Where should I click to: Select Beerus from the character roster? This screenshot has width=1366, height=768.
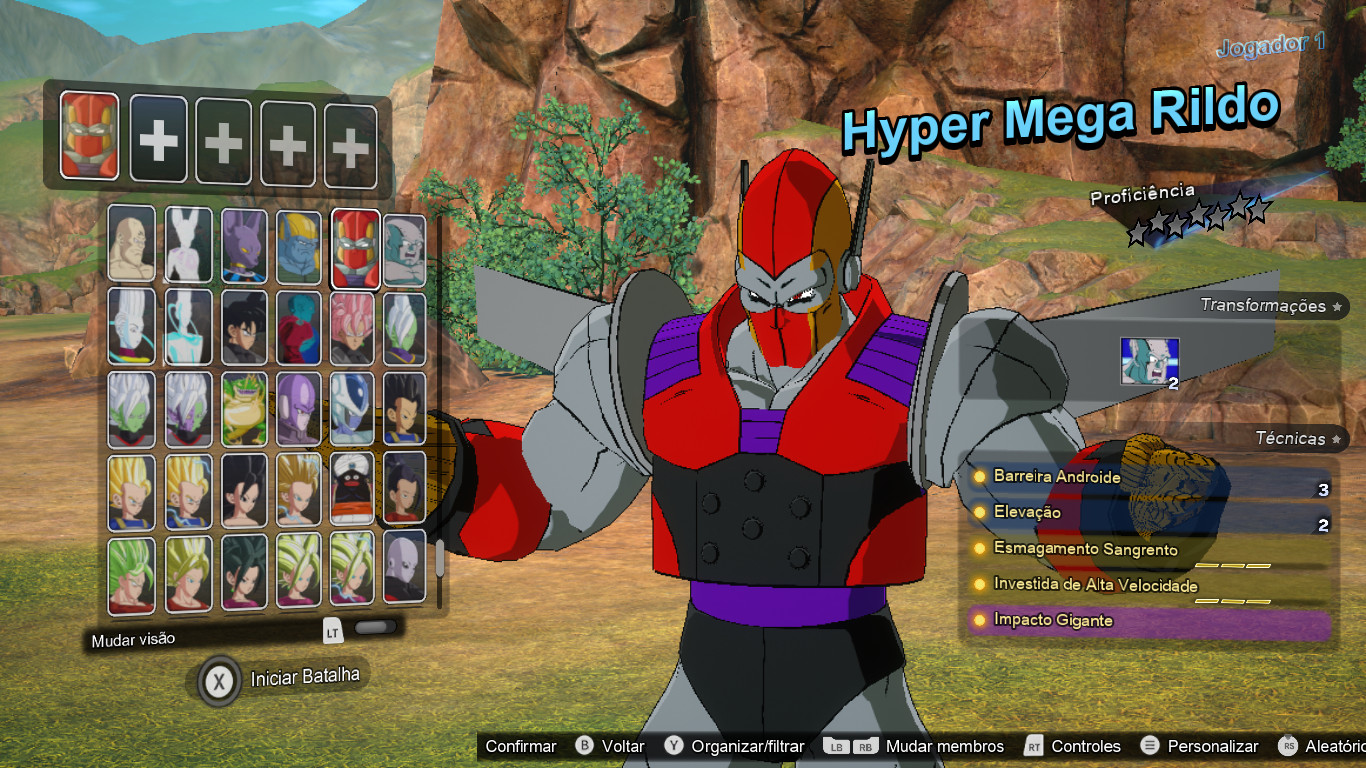[x=247, y=244]
